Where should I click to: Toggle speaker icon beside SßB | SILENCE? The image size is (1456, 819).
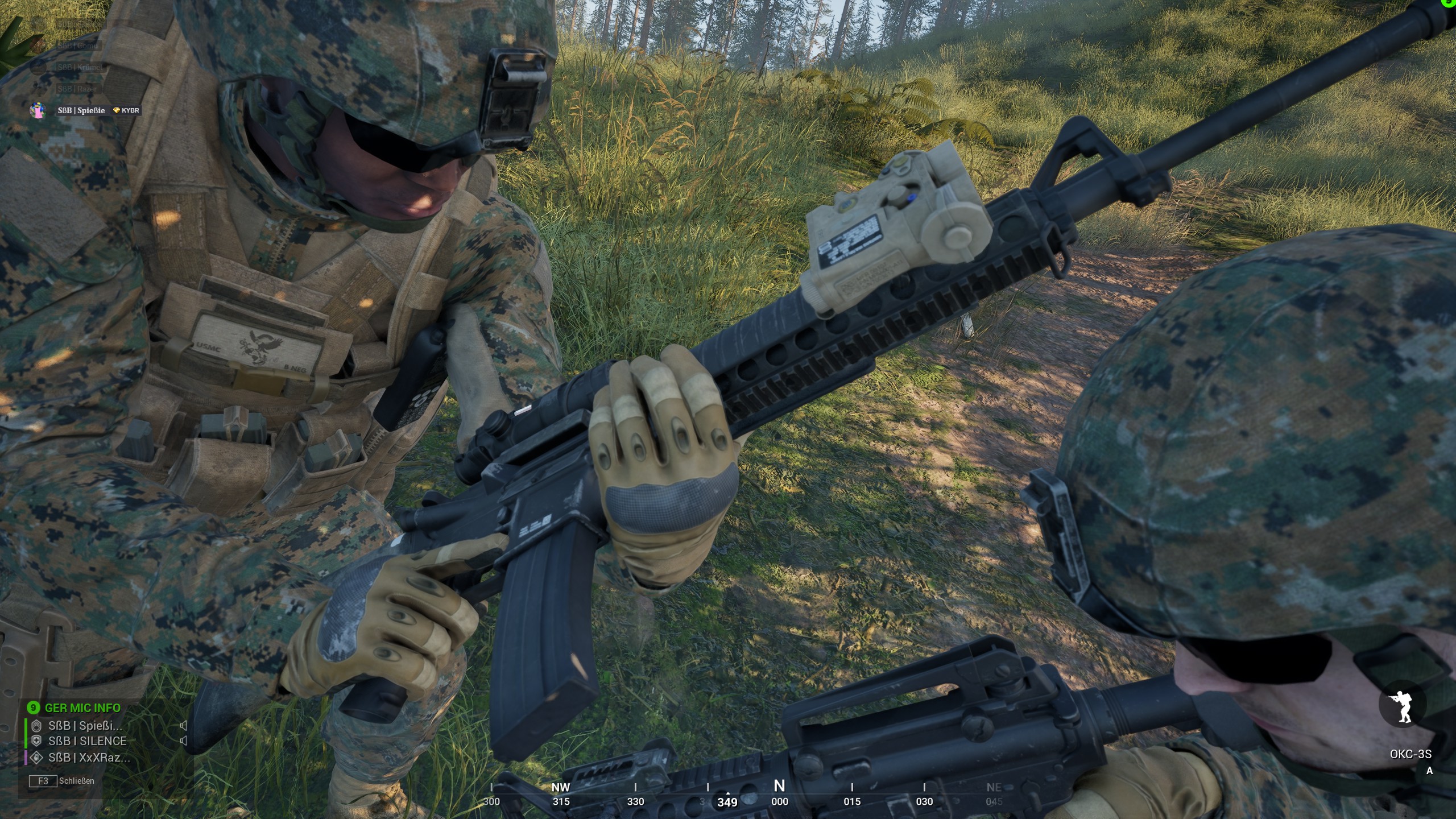pyautogui.click(x=184, y=741)
